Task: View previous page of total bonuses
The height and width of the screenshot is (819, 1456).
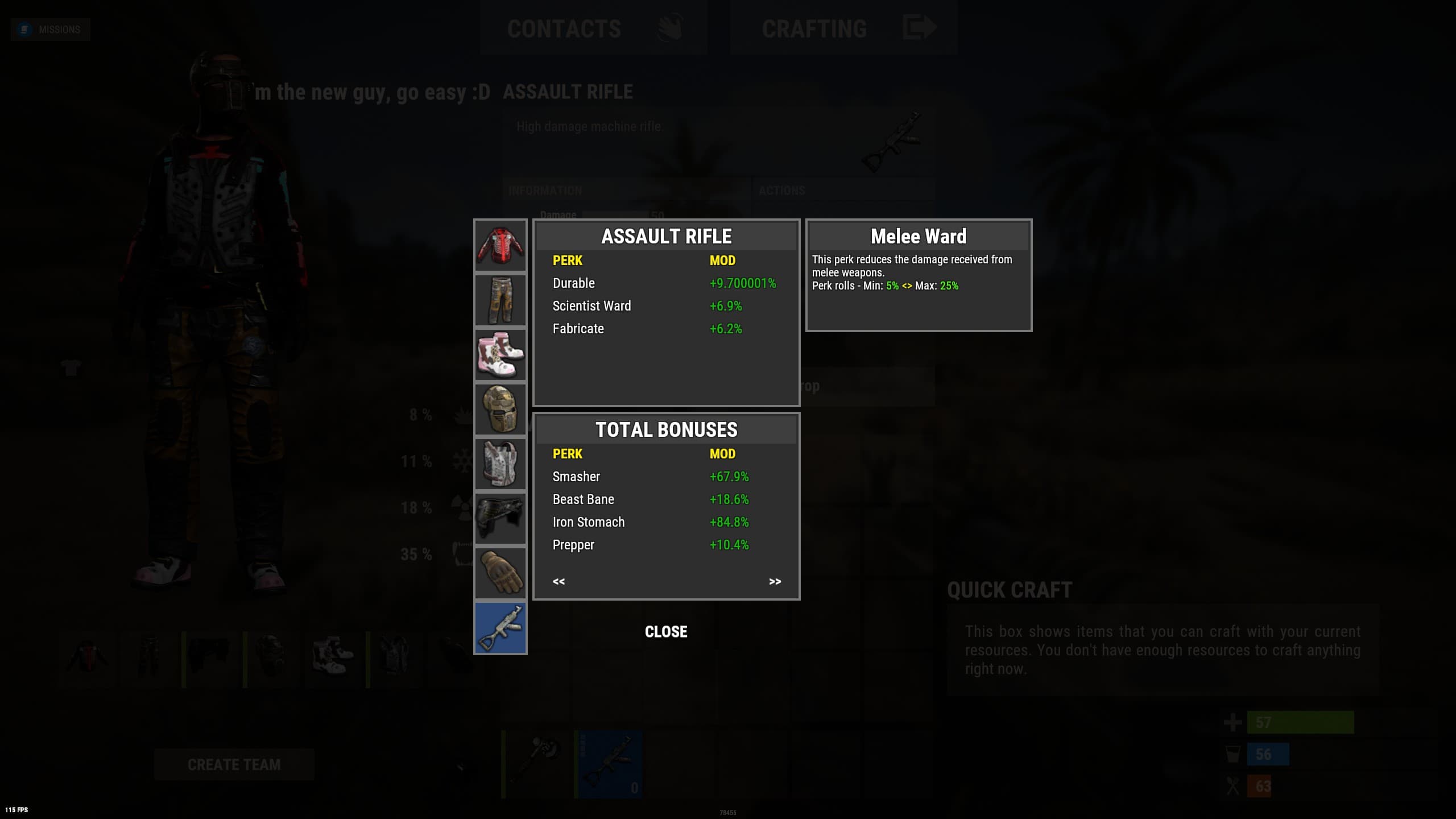Action: tap(559, 581)
